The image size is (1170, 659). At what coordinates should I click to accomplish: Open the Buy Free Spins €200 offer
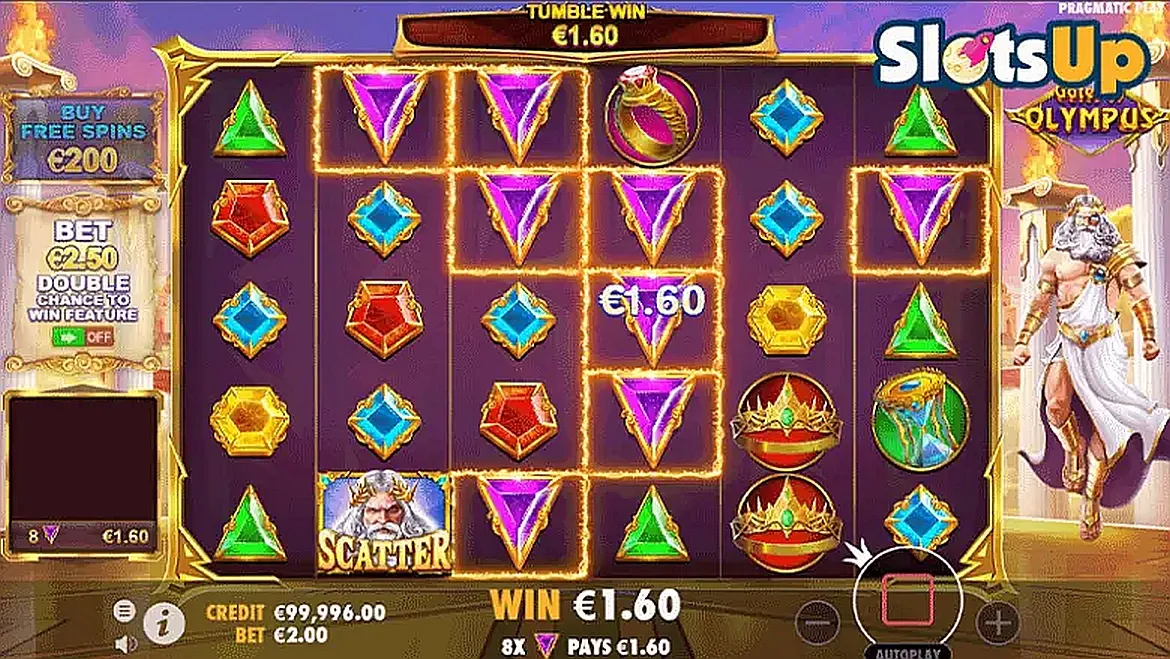(x=82, y=137)
